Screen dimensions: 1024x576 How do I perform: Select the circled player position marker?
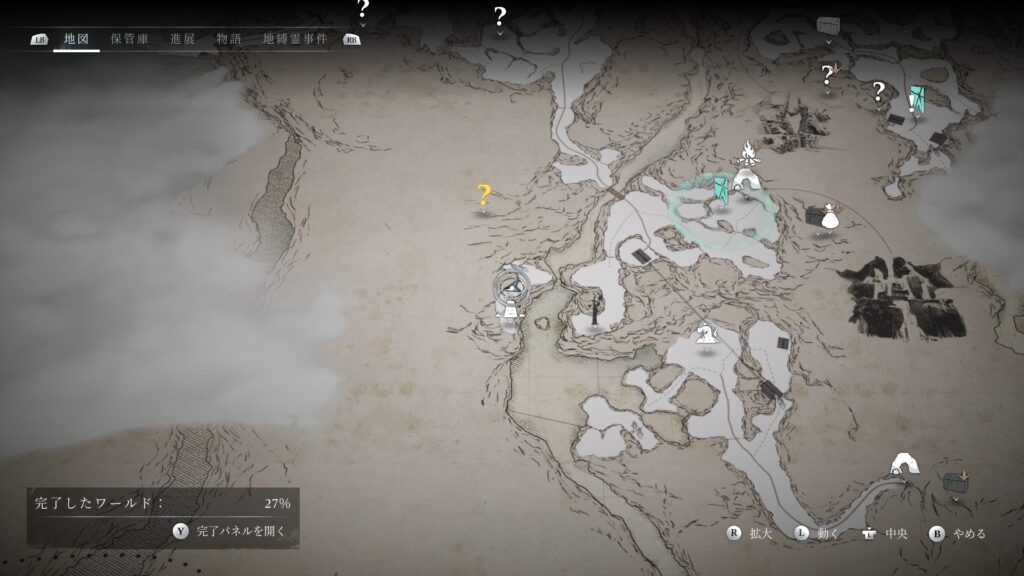click(512, 288)
